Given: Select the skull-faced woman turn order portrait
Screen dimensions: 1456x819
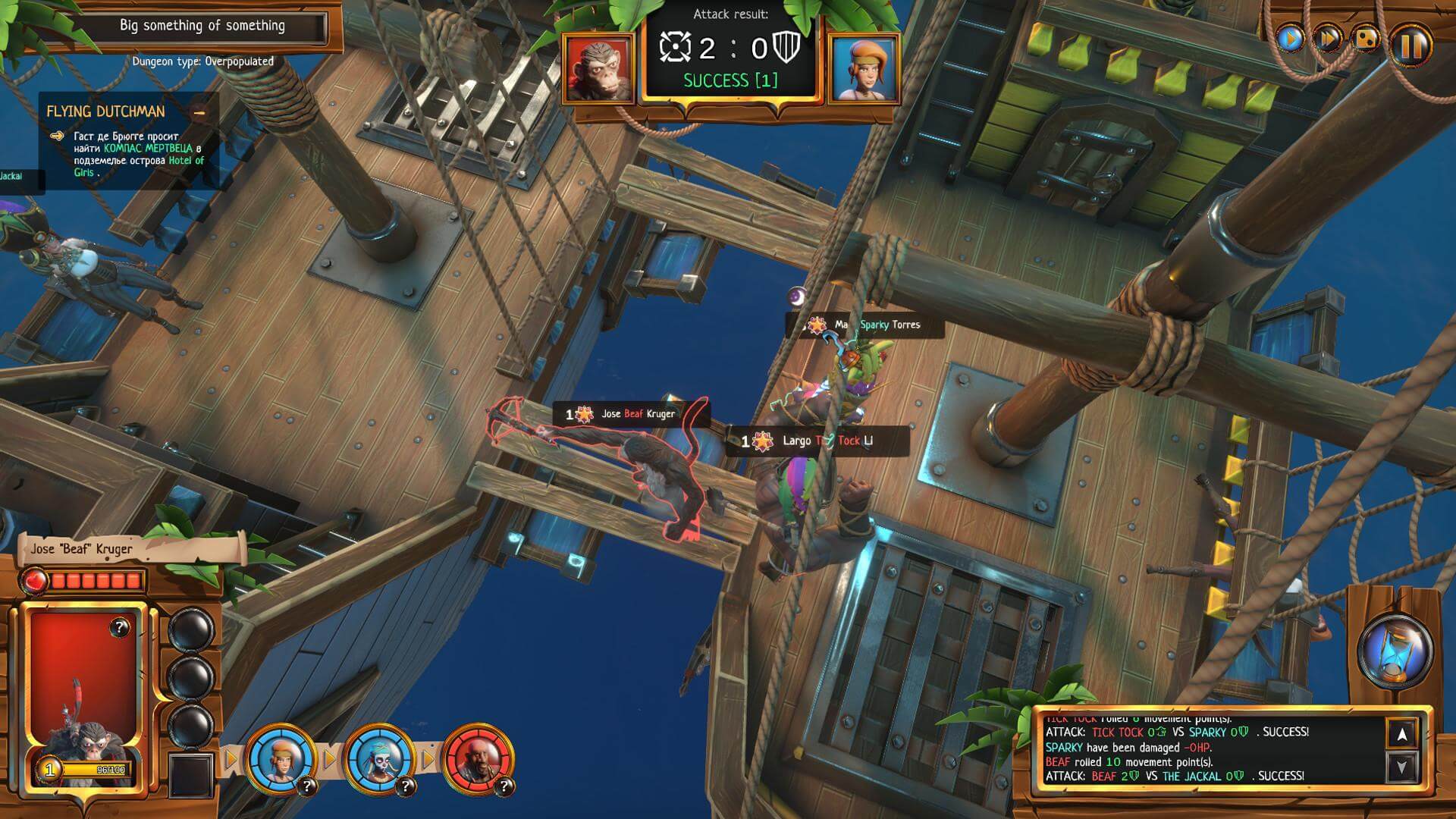Looking at the screenshot, I should [378, 757].
